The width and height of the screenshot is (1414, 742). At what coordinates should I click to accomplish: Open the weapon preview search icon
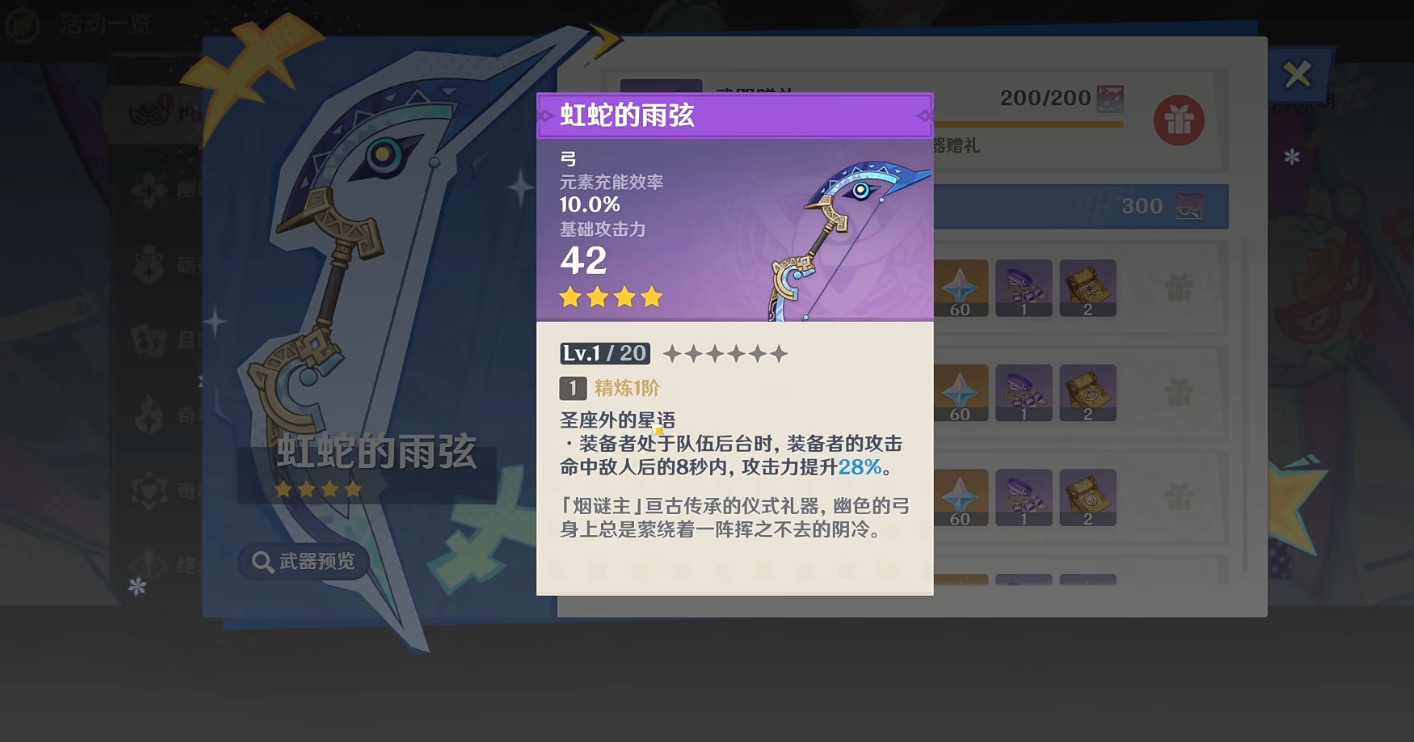tap(259, 561)
